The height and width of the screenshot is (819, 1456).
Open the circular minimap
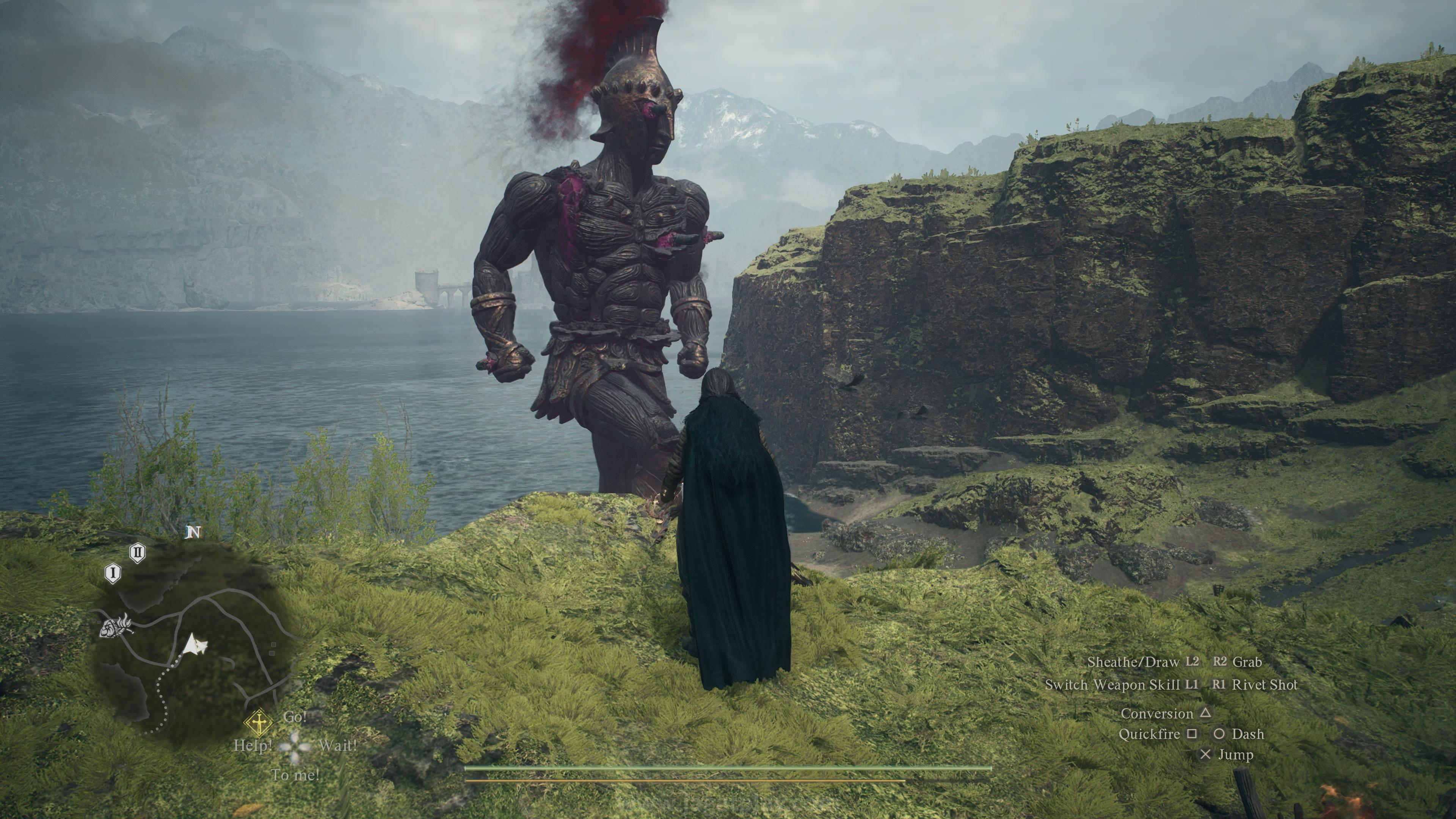[192, 639]
